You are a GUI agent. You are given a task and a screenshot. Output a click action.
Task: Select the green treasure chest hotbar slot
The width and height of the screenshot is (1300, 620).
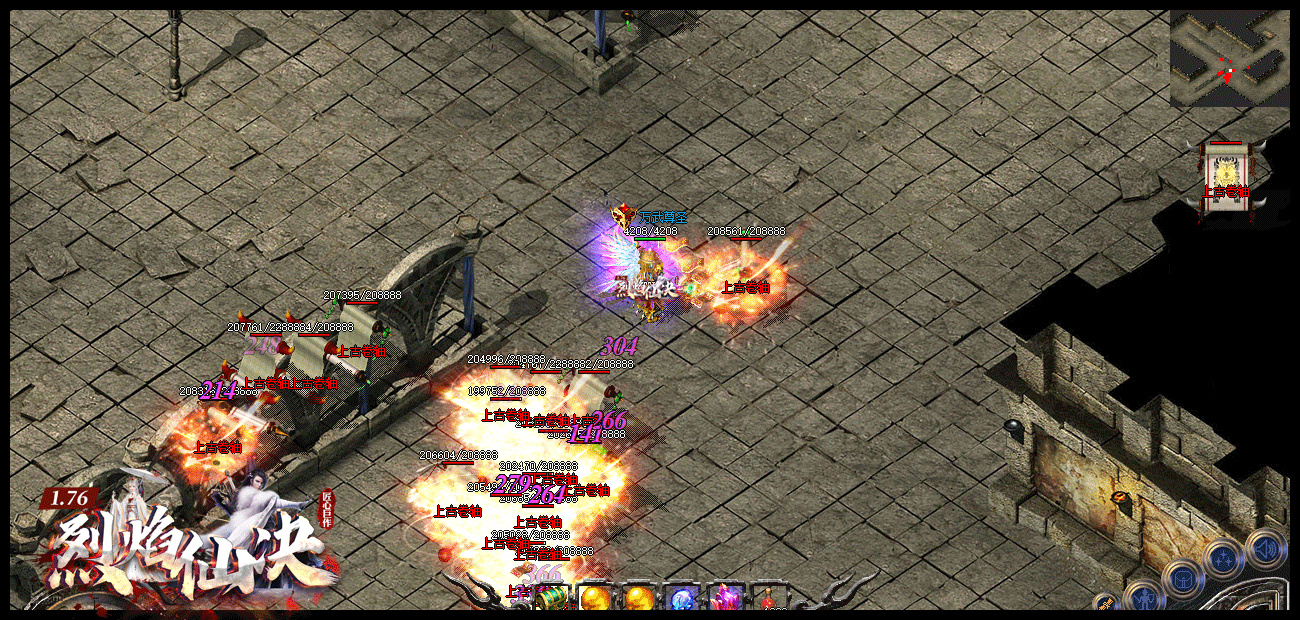click(552, 598)
